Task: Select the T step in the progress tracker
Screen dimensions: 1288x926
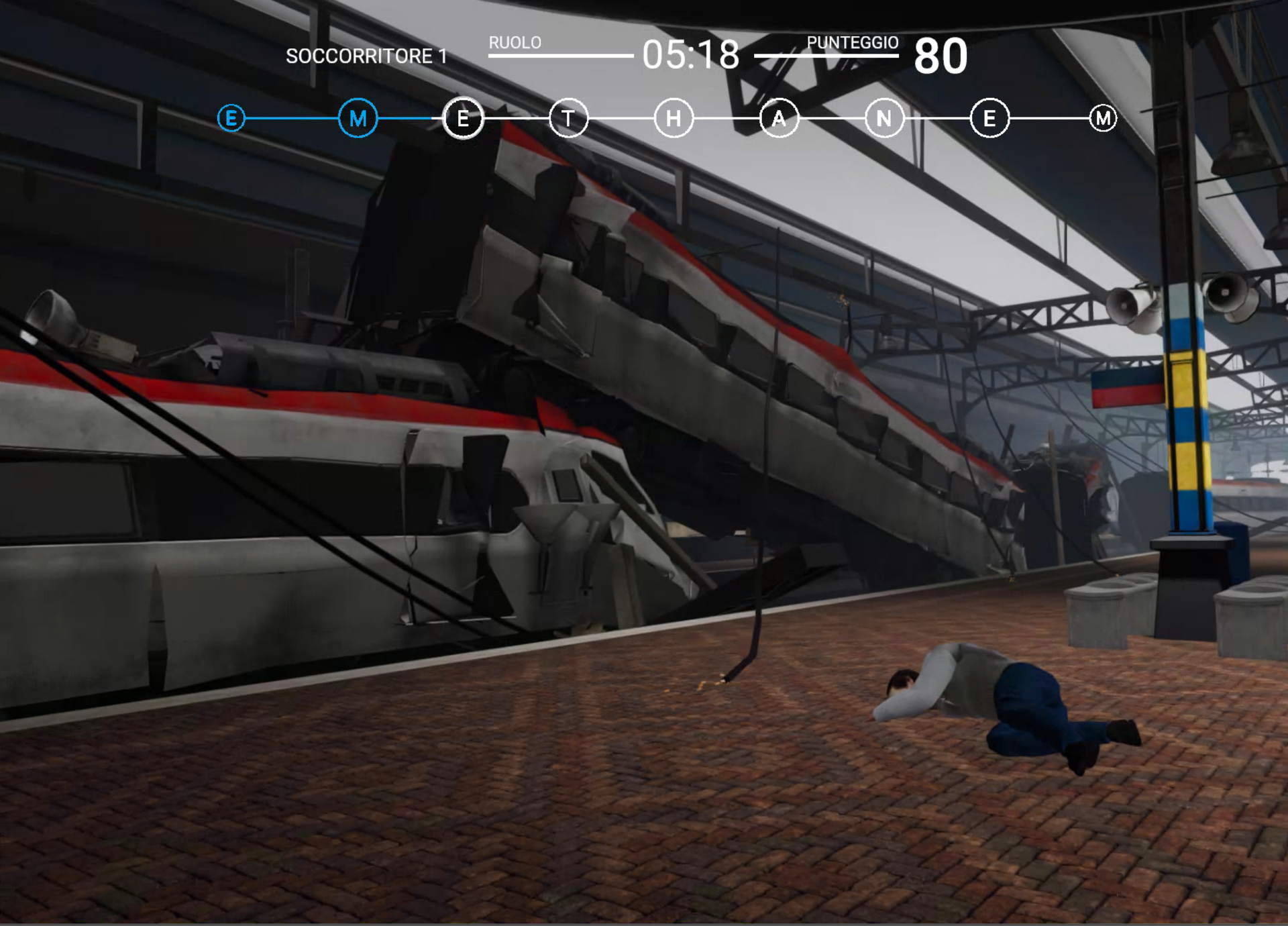Action: [568, 119]
